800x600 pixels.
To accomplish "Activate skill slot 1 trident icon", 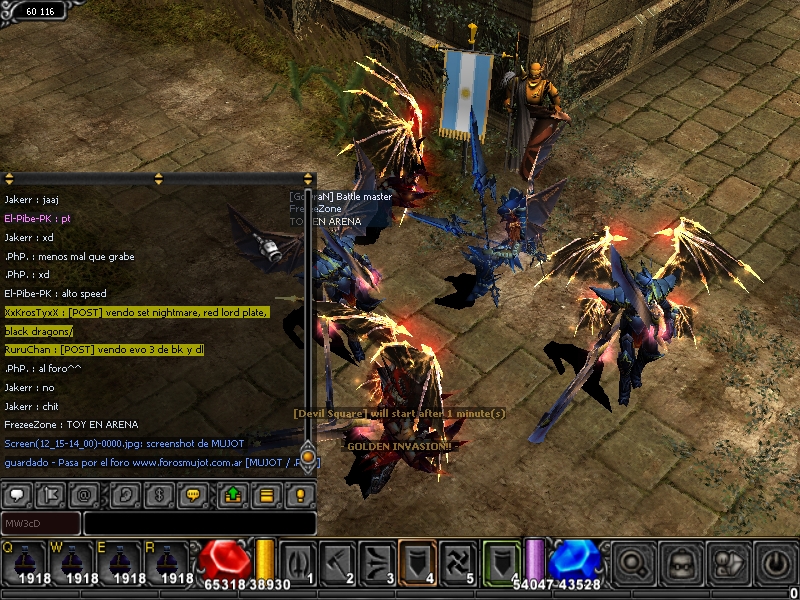I will (299, 561).
